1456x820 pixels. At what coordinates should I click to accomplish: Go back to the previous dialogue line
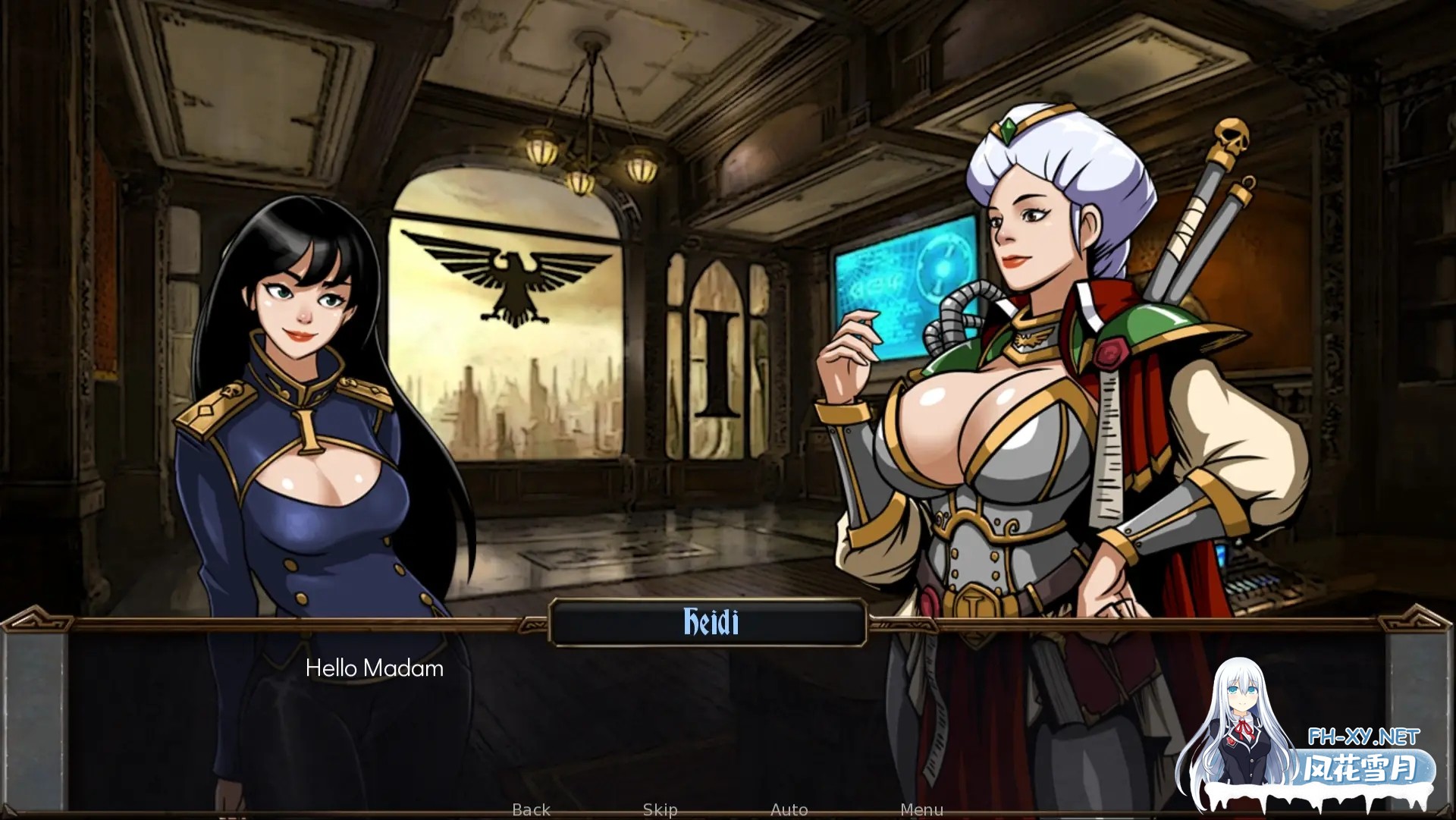pyautogui.click(x=531, y=809)
